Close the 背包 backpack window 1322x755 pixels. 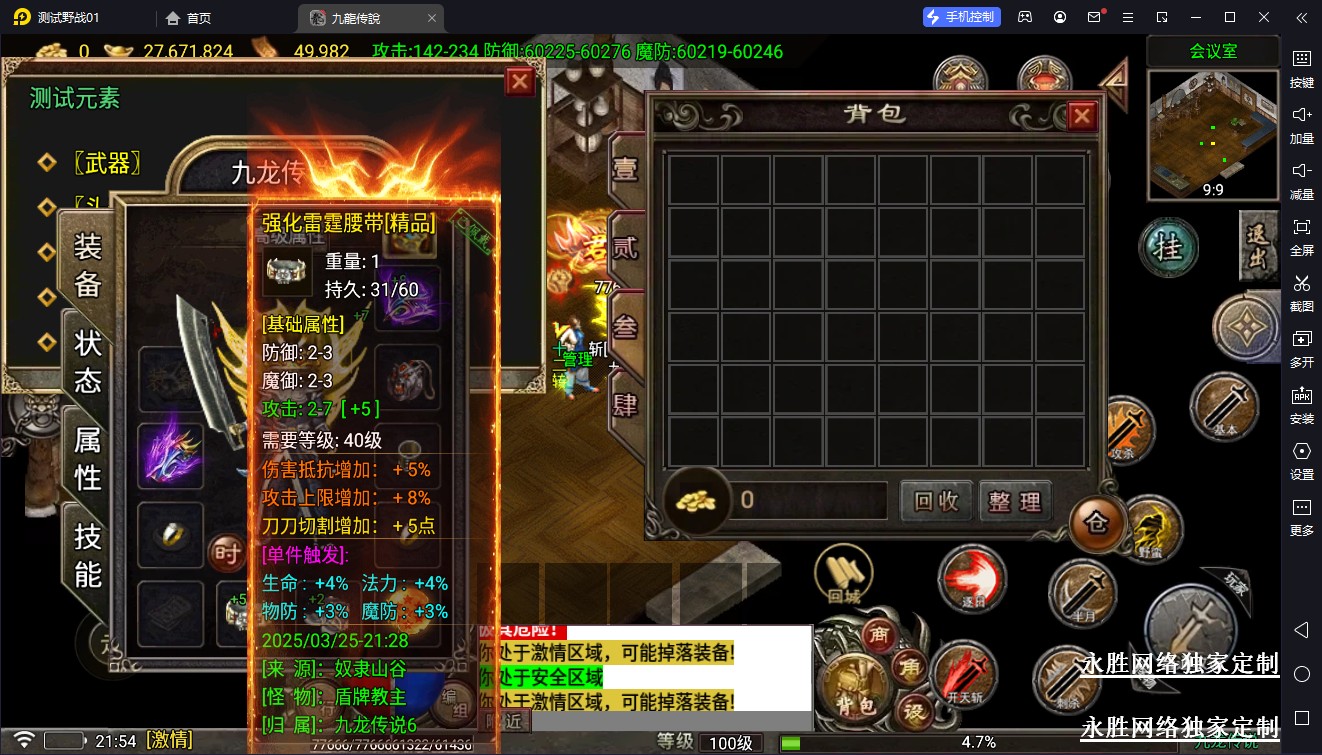click(x=1081, y=117)
